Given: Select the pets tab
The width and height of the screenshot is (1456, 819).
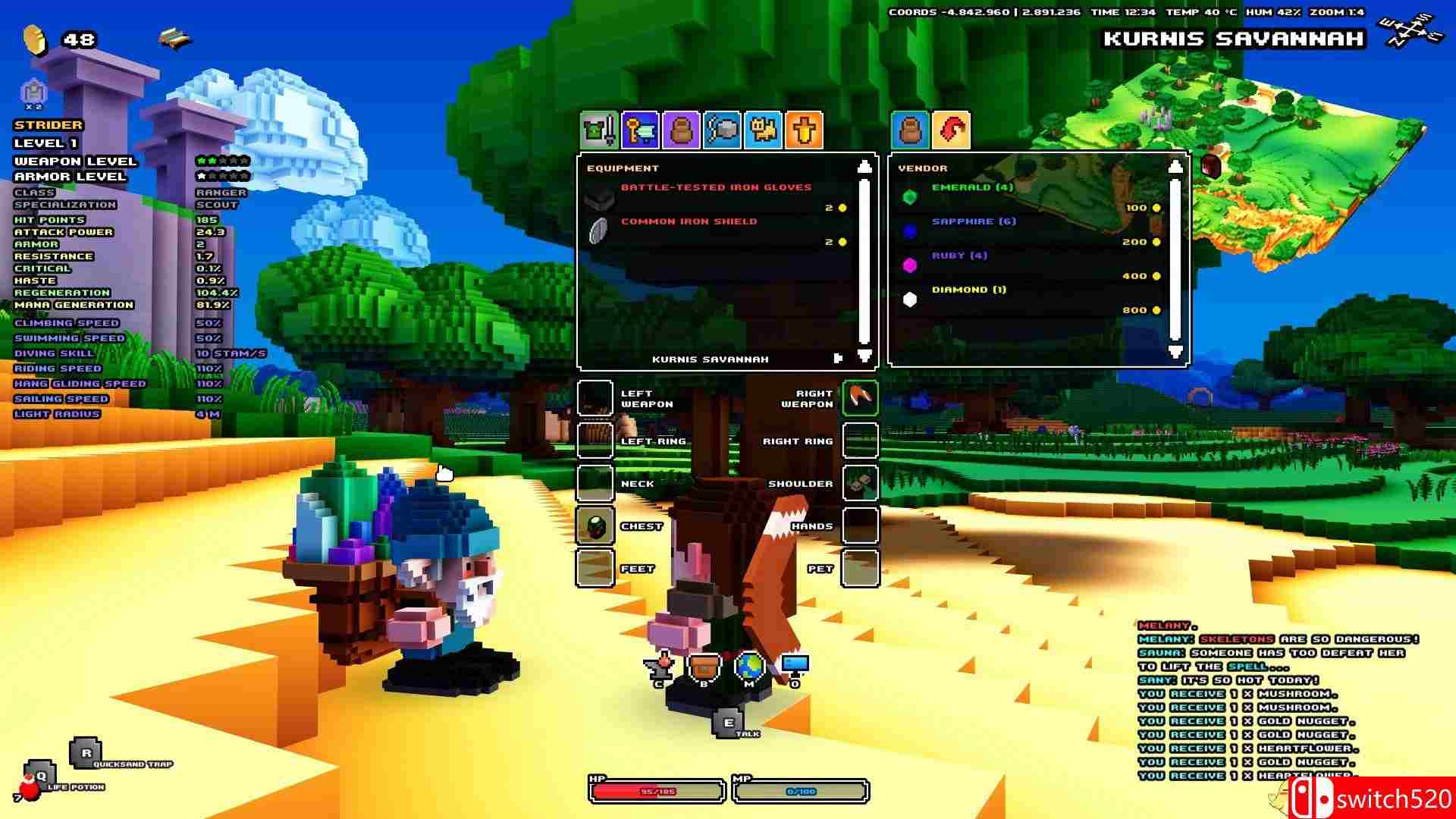Looking at the screenshot, I should point(762,130).
